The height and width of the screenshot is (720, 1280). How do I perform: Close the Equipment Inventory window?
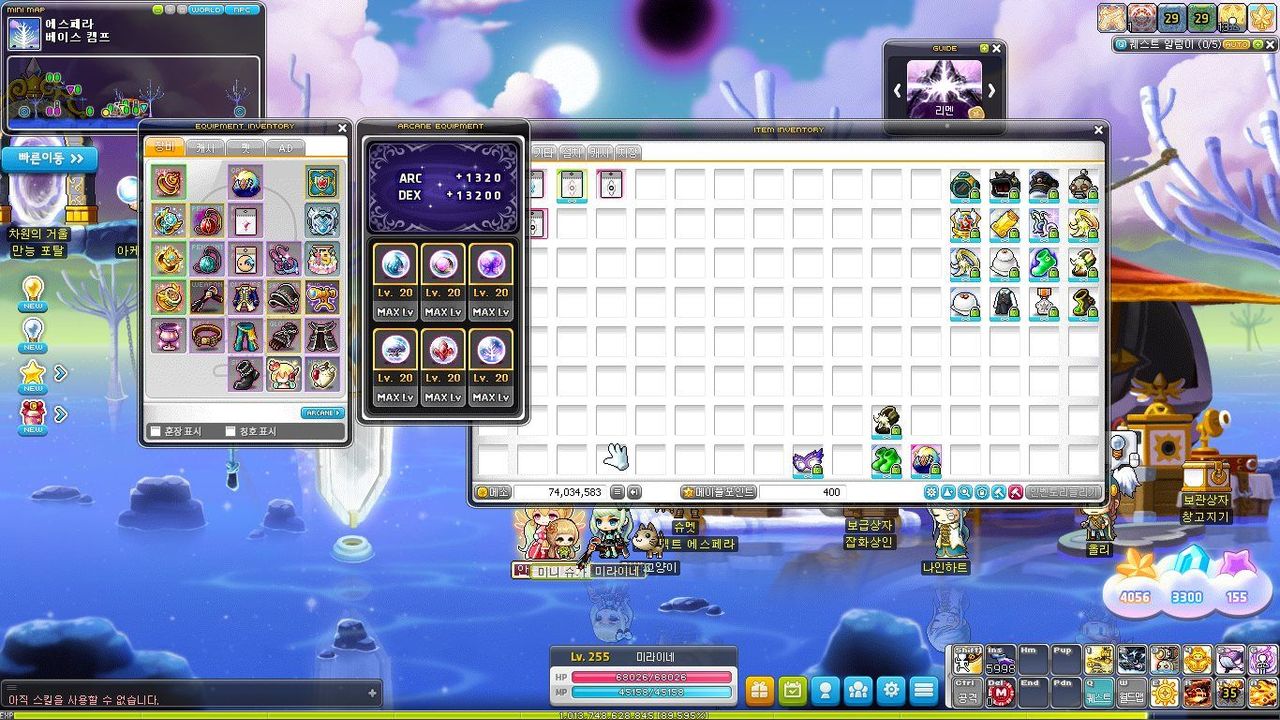point(343,128)
